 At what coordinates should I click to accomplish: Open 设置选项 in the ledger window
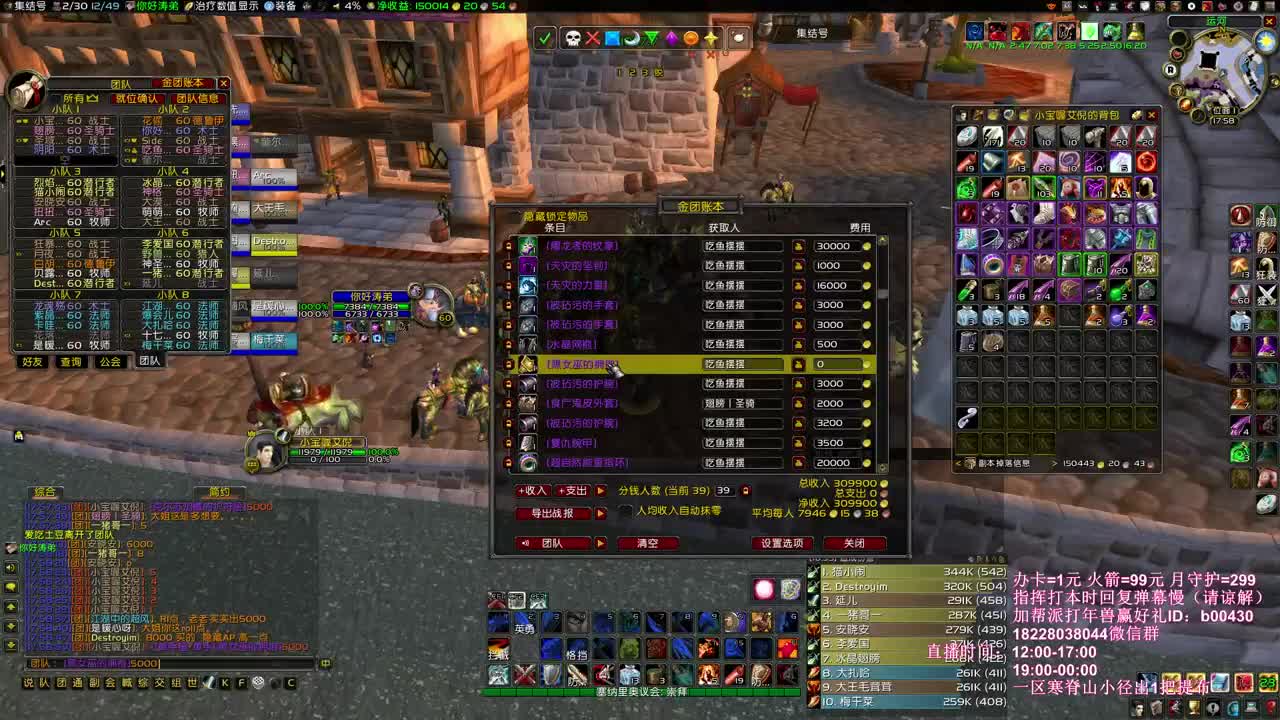coord(784,543)
